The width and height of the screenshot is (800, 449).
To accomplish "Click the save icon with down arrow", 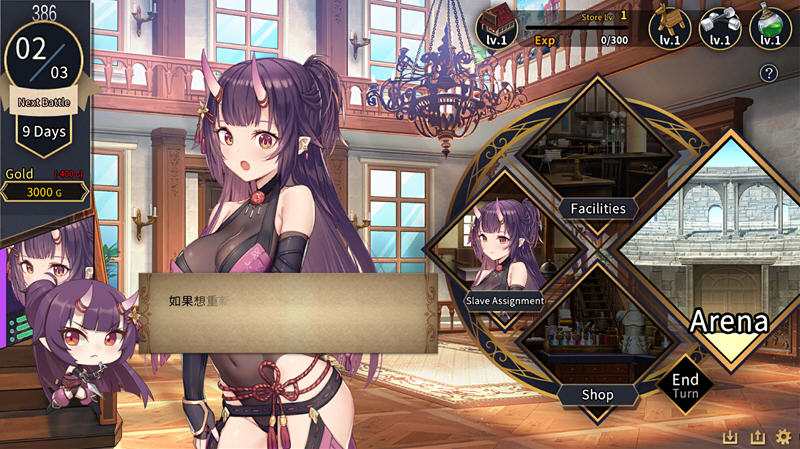I will point(731,437).
